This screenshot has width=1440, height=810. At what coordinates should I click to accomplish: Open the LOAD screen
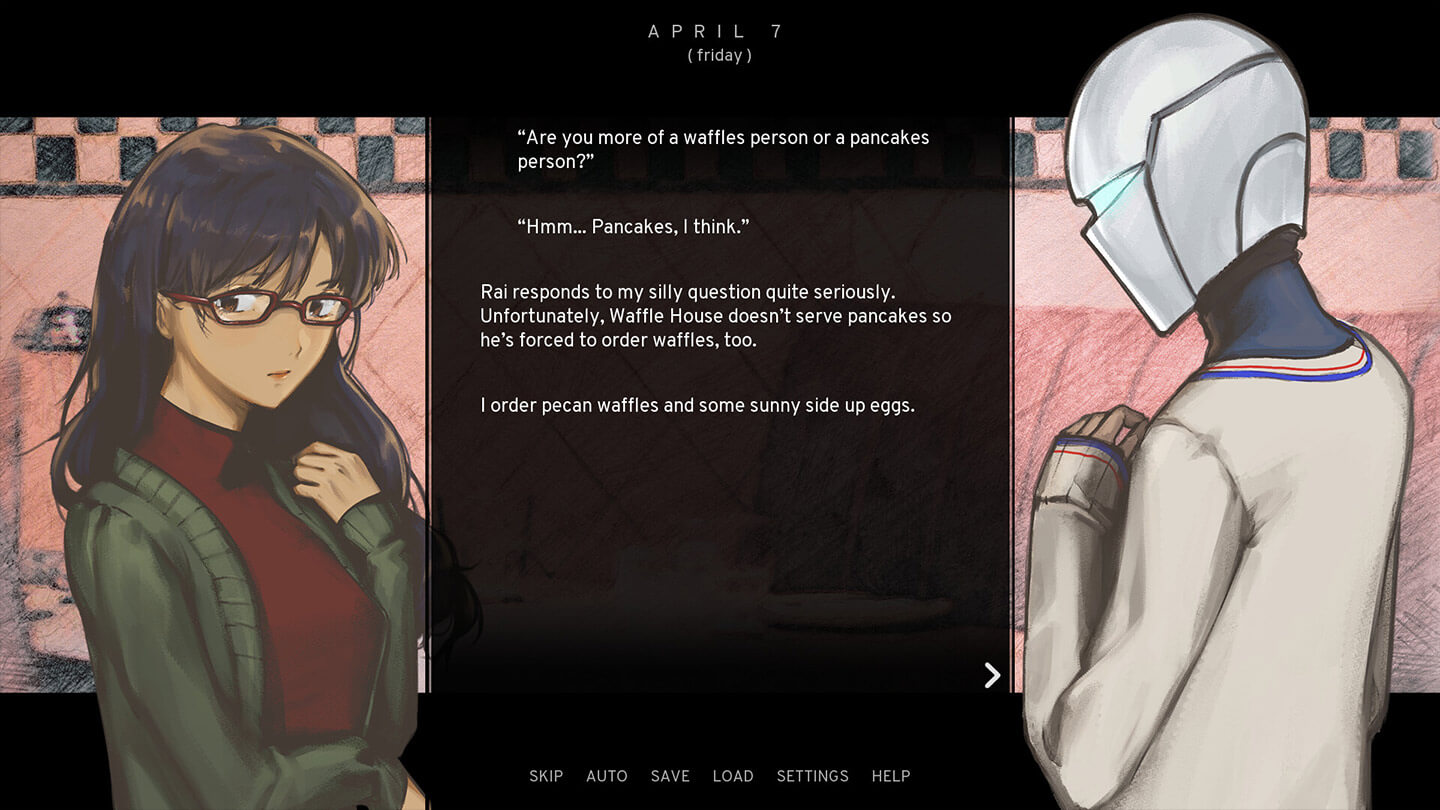coord(734,776)
